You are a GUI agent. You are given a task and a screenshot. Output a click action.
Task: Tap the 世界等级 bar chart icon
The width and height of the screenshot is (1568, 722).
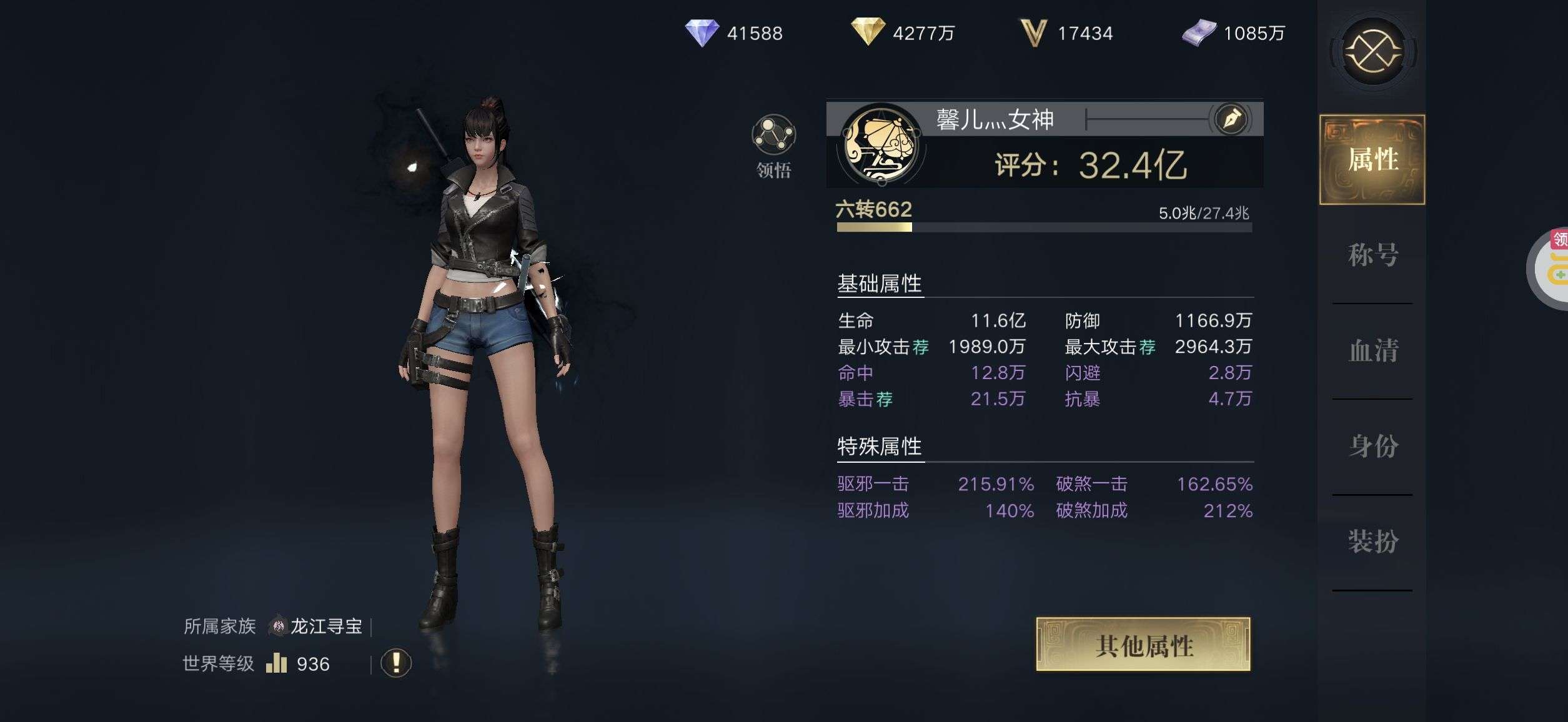click(x=276, y=663)
